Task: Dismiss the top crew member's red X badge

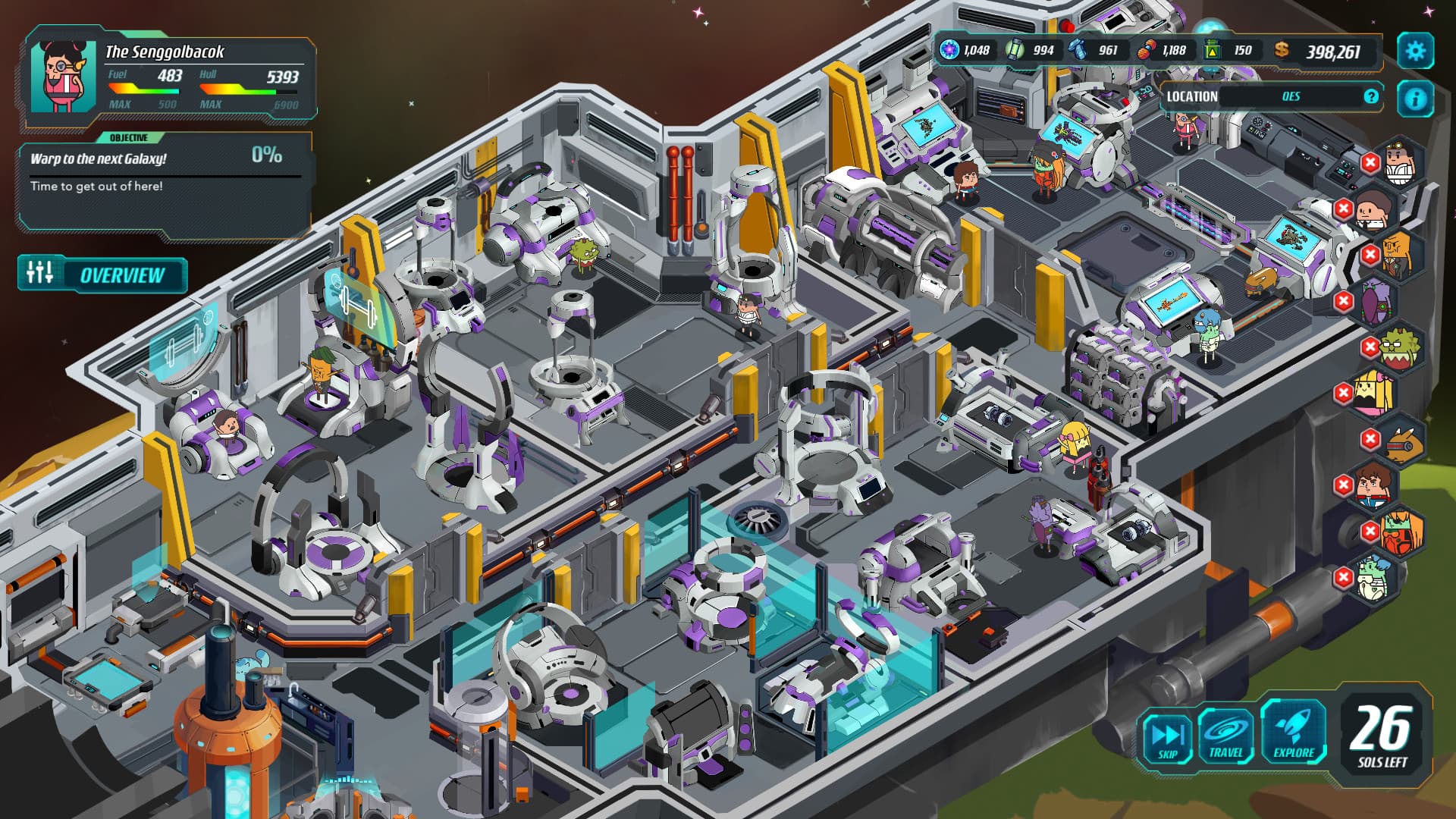Action: point(1370,162)
